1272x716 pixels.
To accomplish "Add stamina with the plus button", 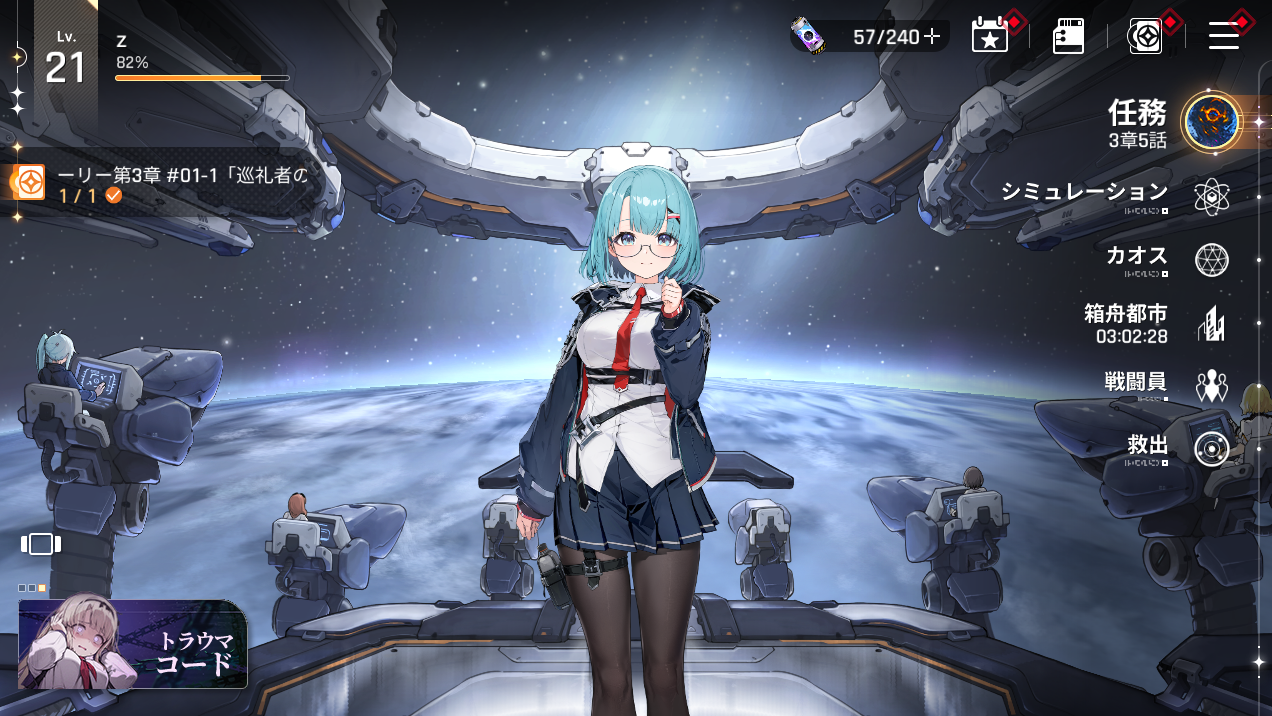I will 932,37.
